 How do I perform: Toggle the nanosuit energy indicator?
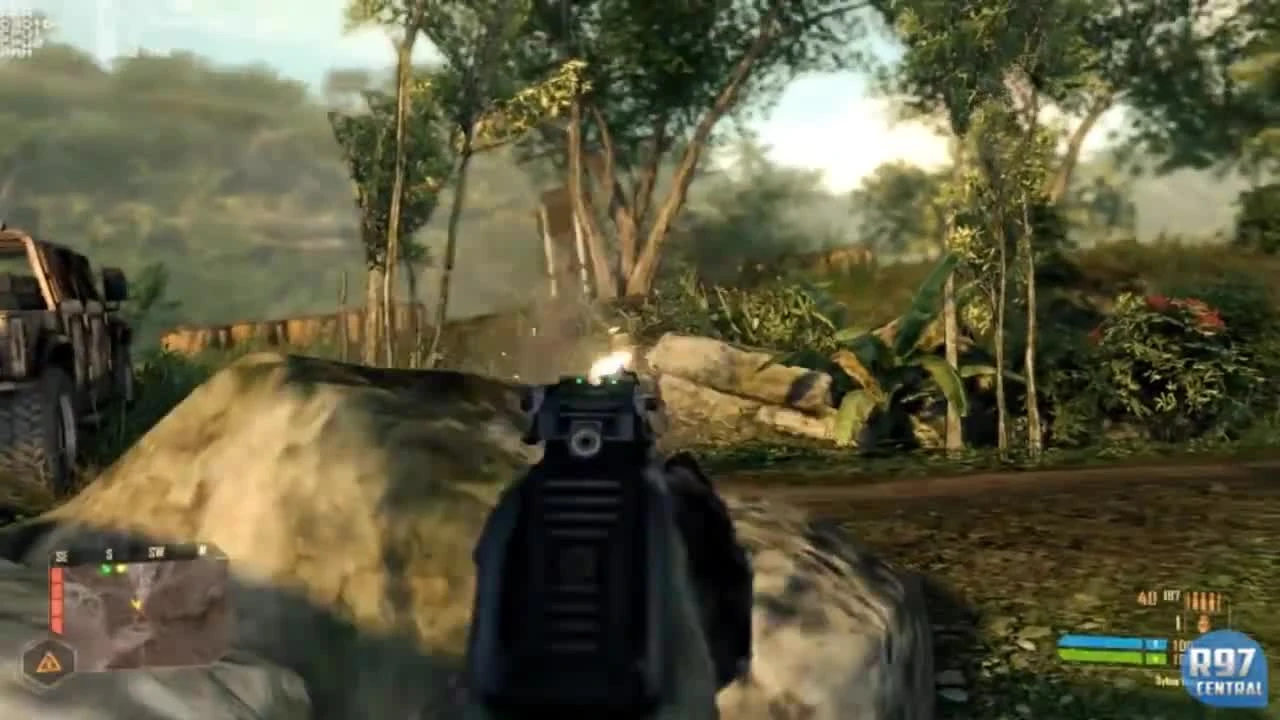coord(1110,642)
